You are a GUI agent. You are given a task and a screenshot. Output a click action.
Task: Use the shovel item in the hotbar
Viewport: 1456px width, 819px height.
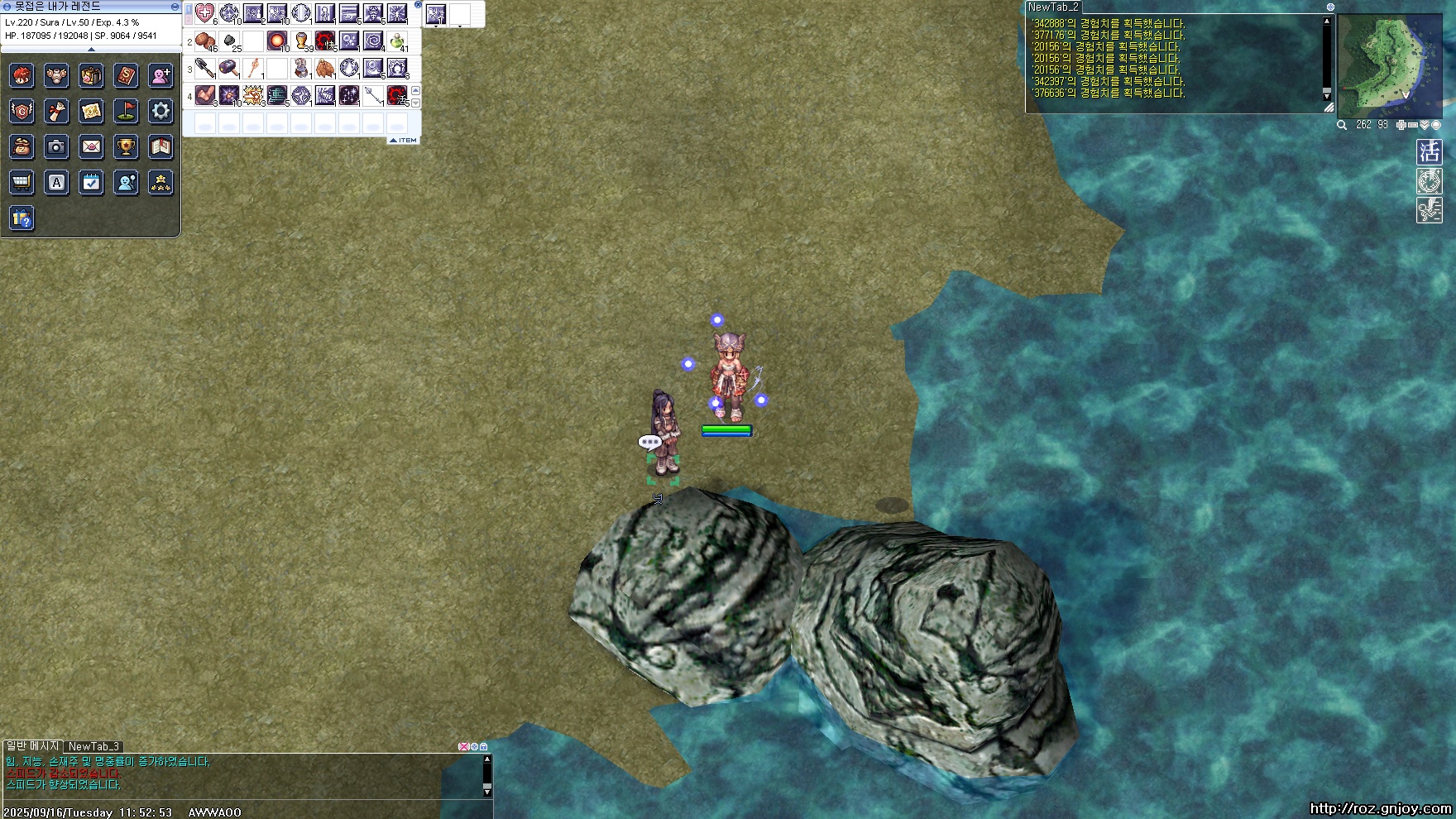point(206,69)
